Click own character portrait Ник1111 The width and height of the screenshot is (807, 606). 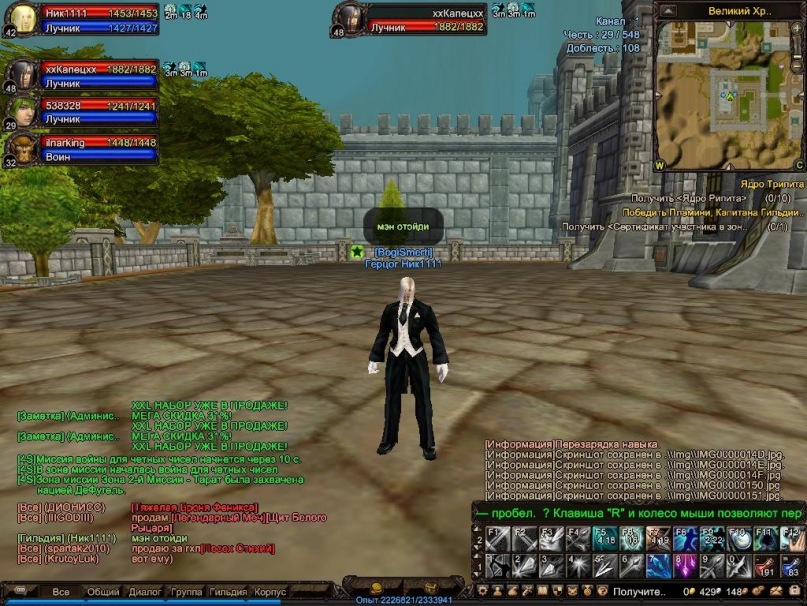pos(22,19)
